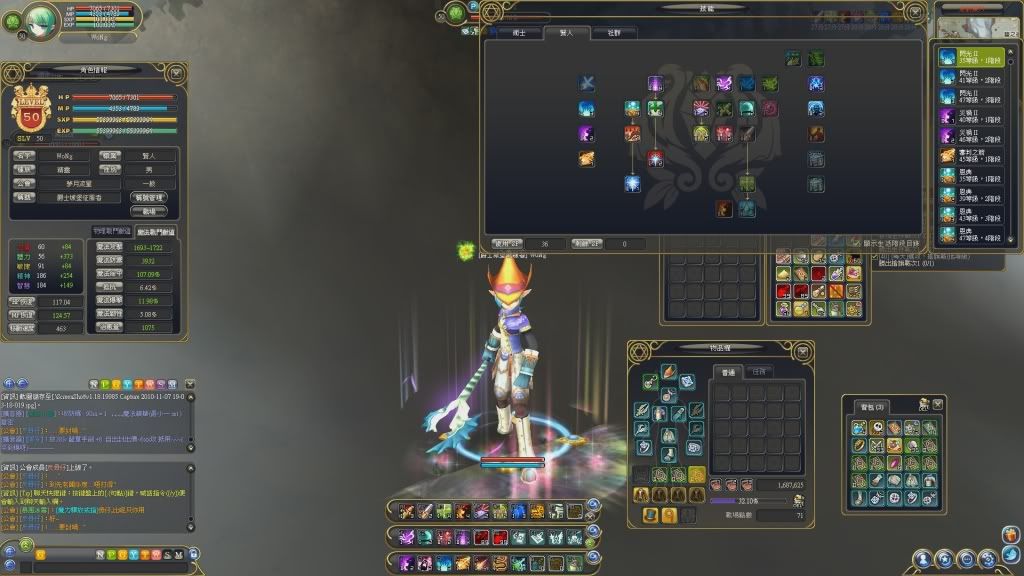Click the 戰場 button in character panel
This screenshot has height=576, width=1024.
coord(148,212)
